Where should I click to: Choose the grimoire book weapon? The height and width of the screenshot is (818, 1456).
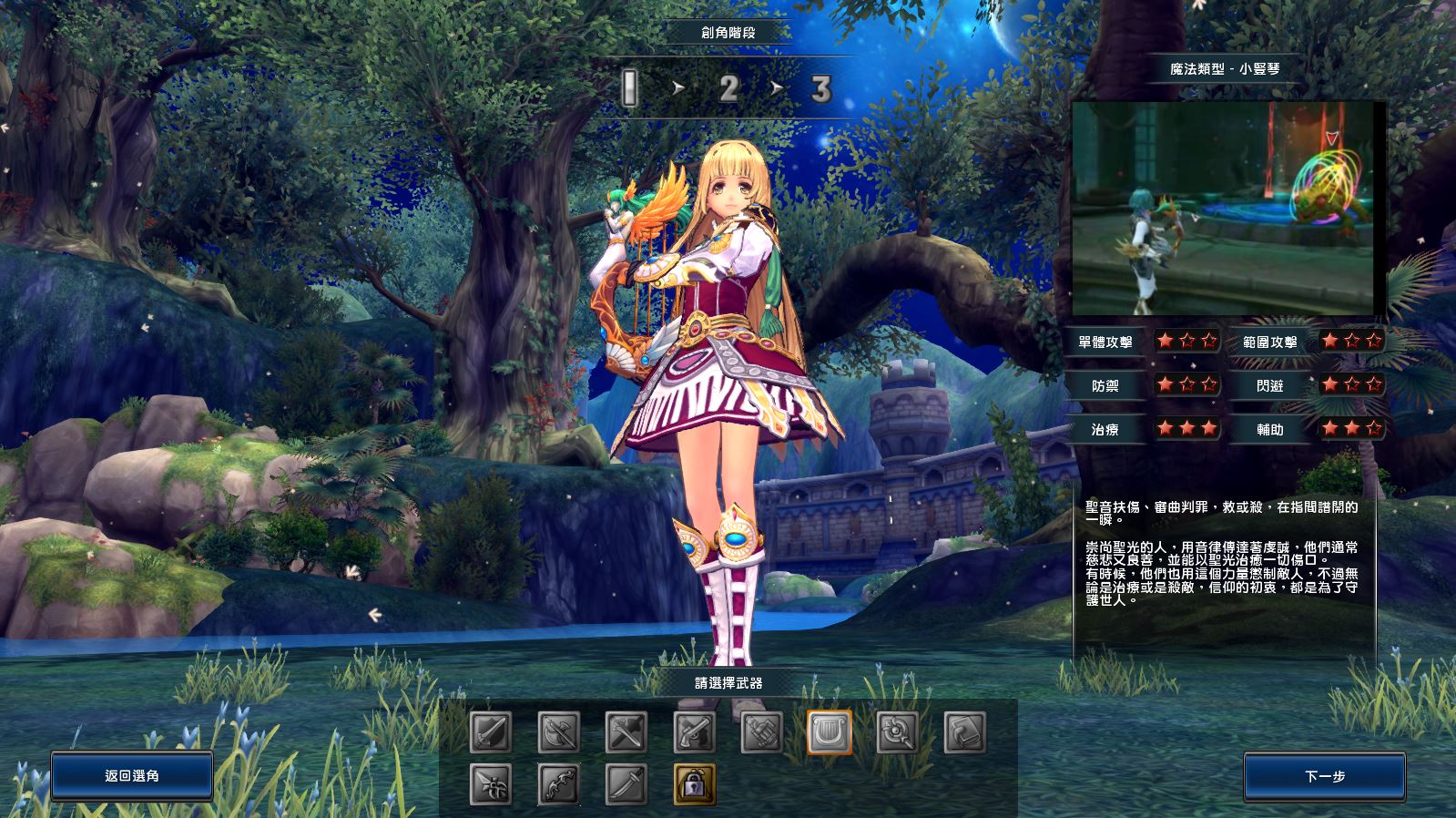coord(965,731)
